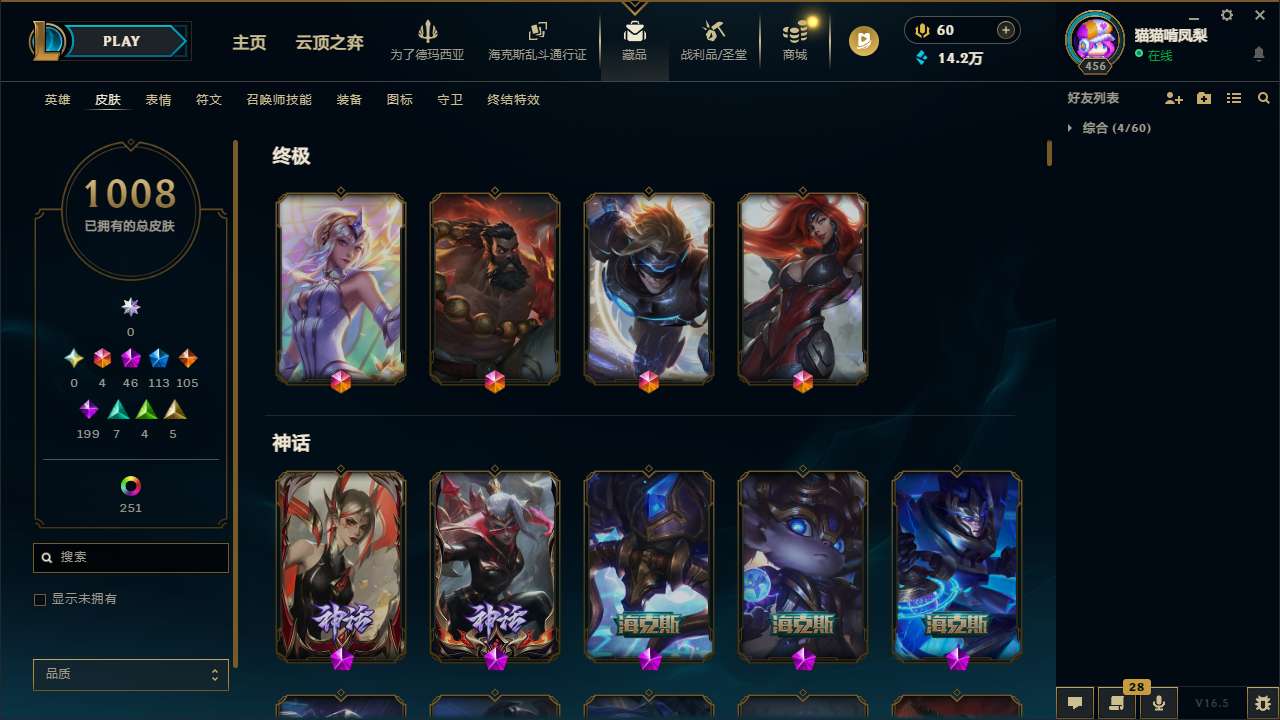Open the friends list search magnifier icon
The width and height of the screenshot is (1280, 720).
1264,98
